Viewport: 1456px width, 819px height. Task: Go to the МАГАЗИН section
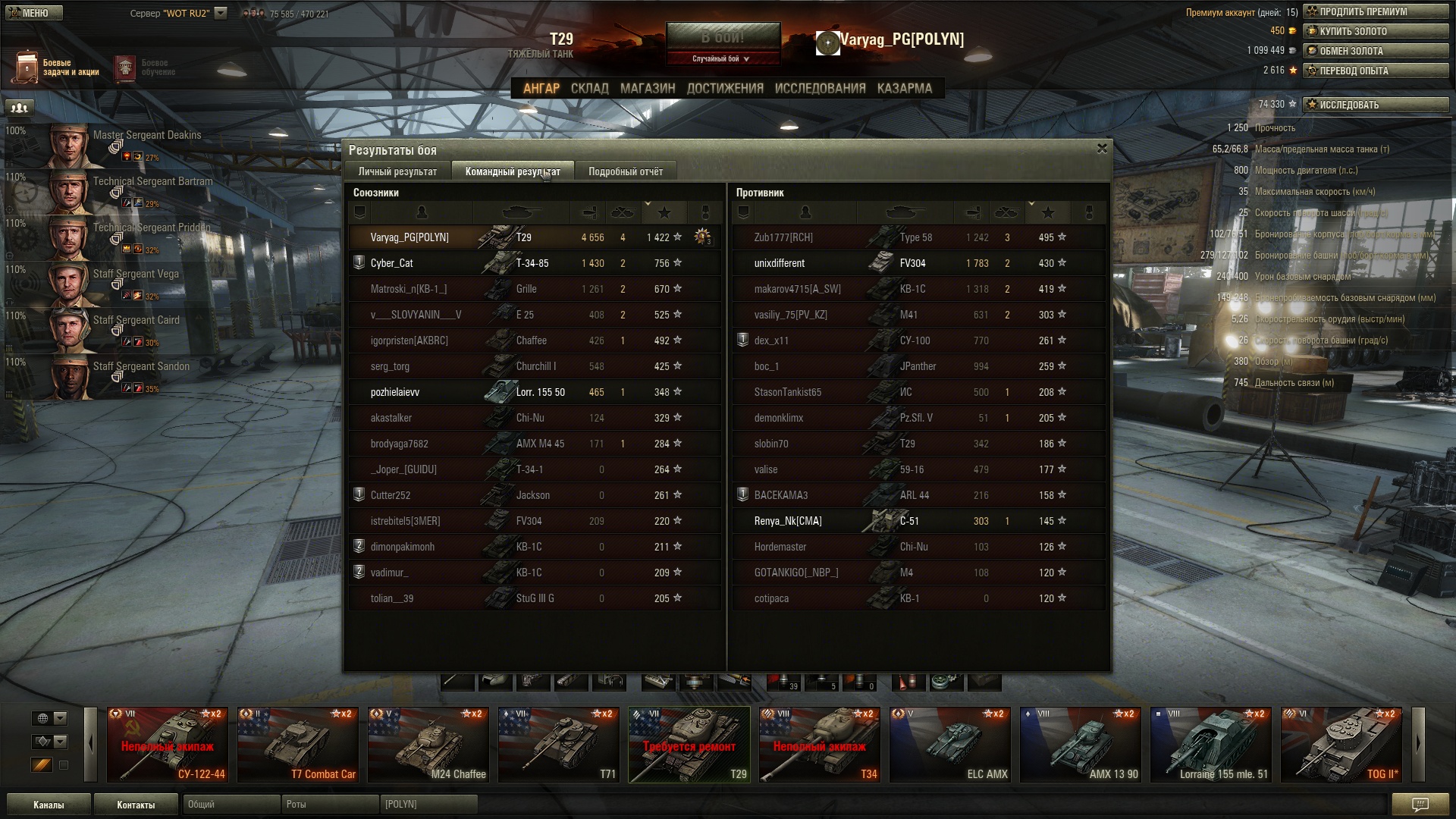647,88
